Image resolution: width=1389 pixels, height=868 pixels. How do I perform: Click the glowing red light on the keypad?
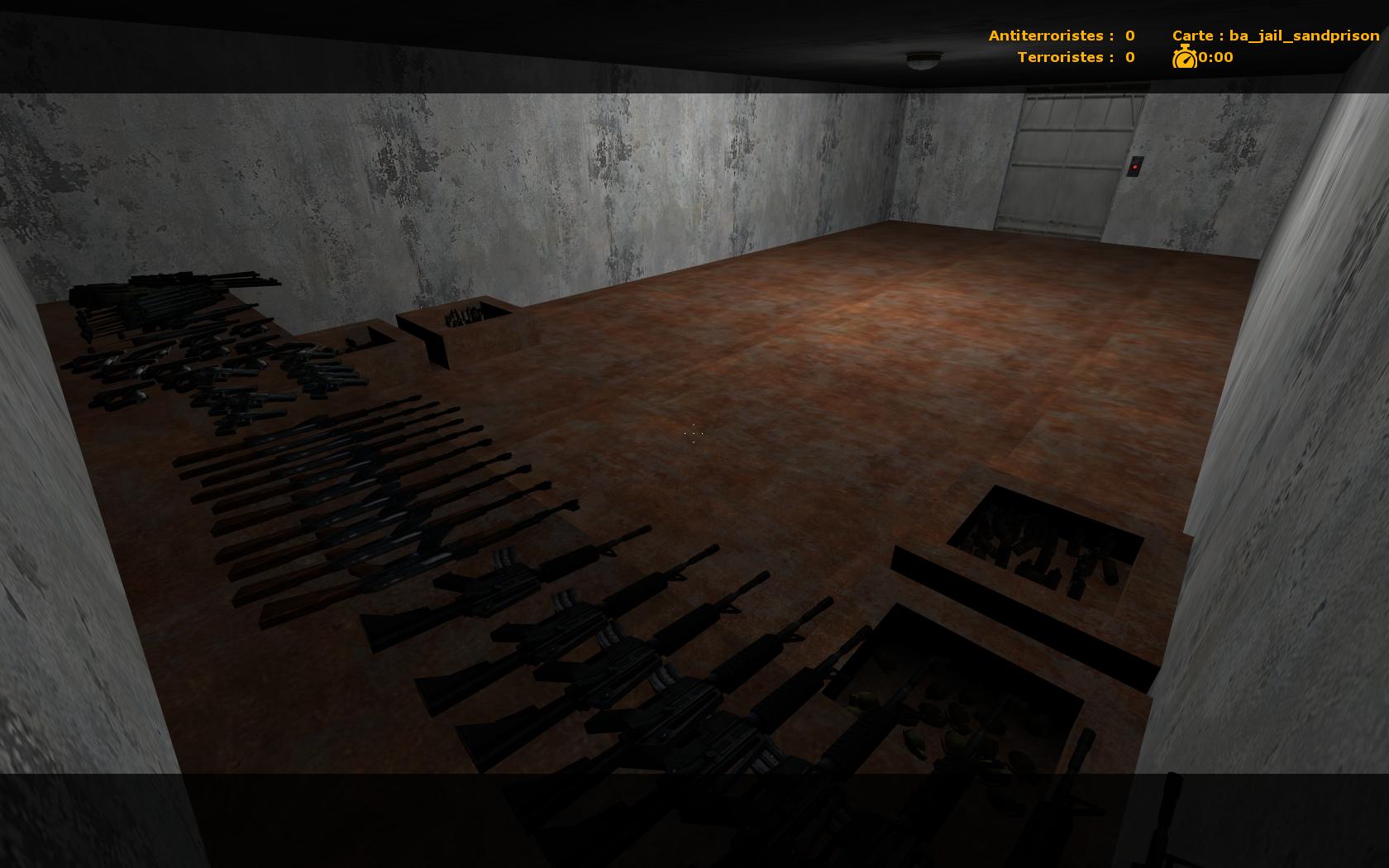click(x=1135, y=167)
